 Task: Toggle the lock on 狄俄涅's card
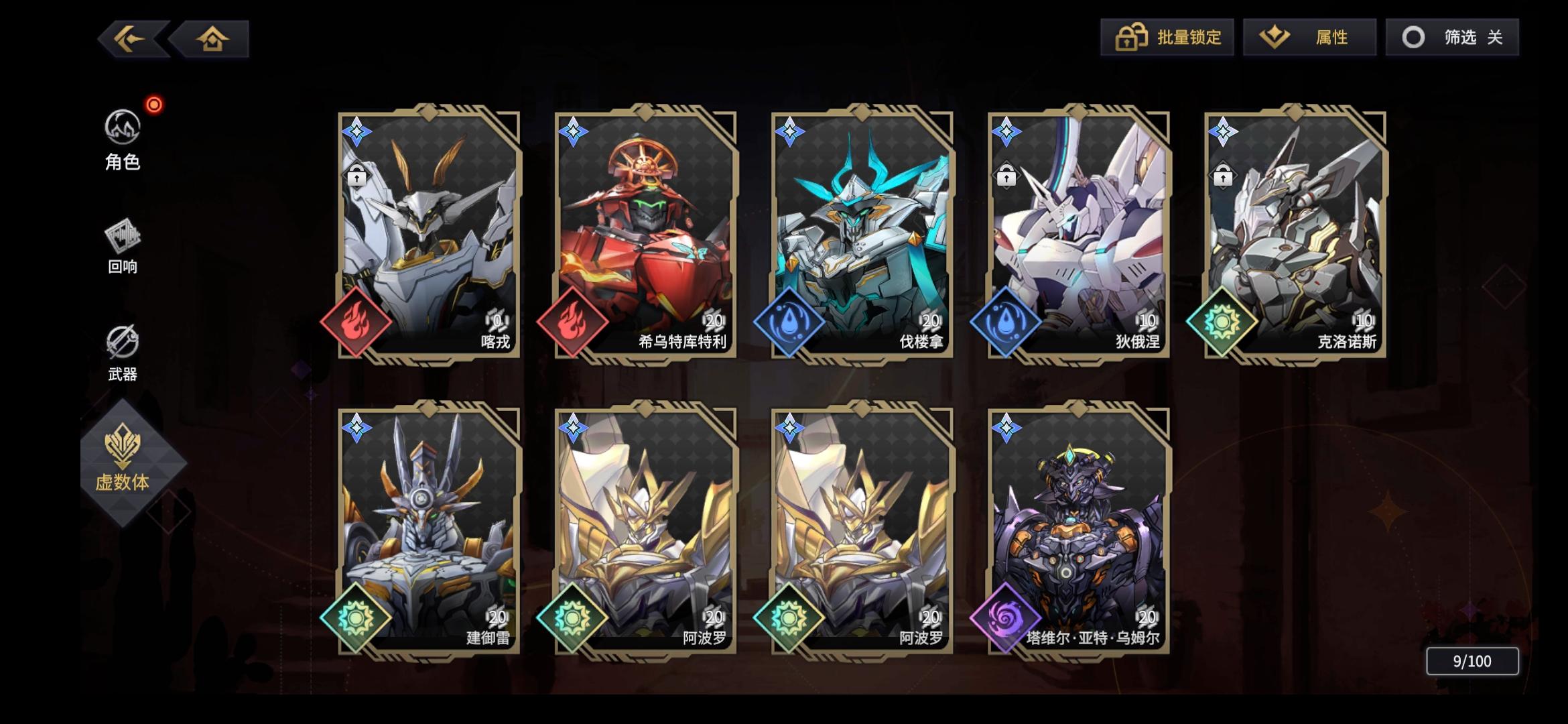point(1006,175)
